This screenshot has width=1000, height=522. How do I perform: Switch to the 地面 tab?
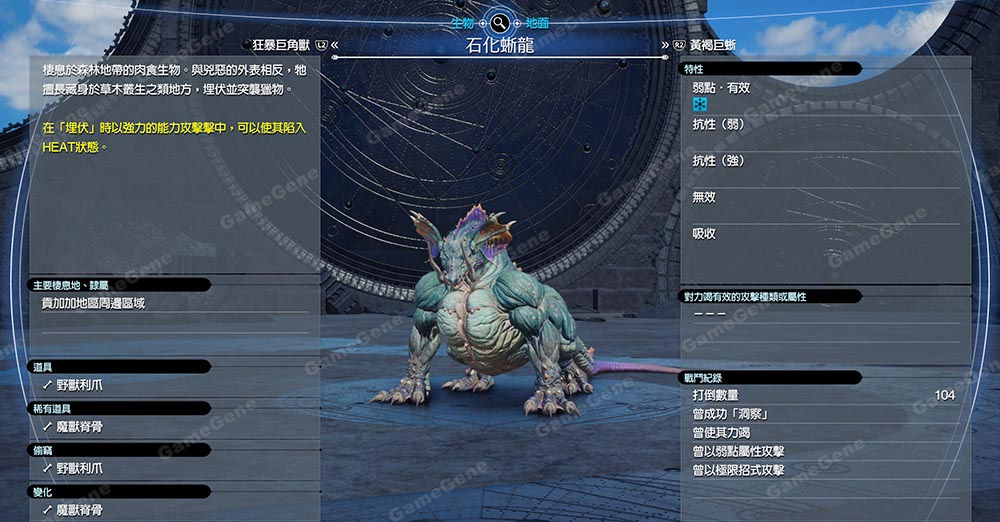coord(537,21)
